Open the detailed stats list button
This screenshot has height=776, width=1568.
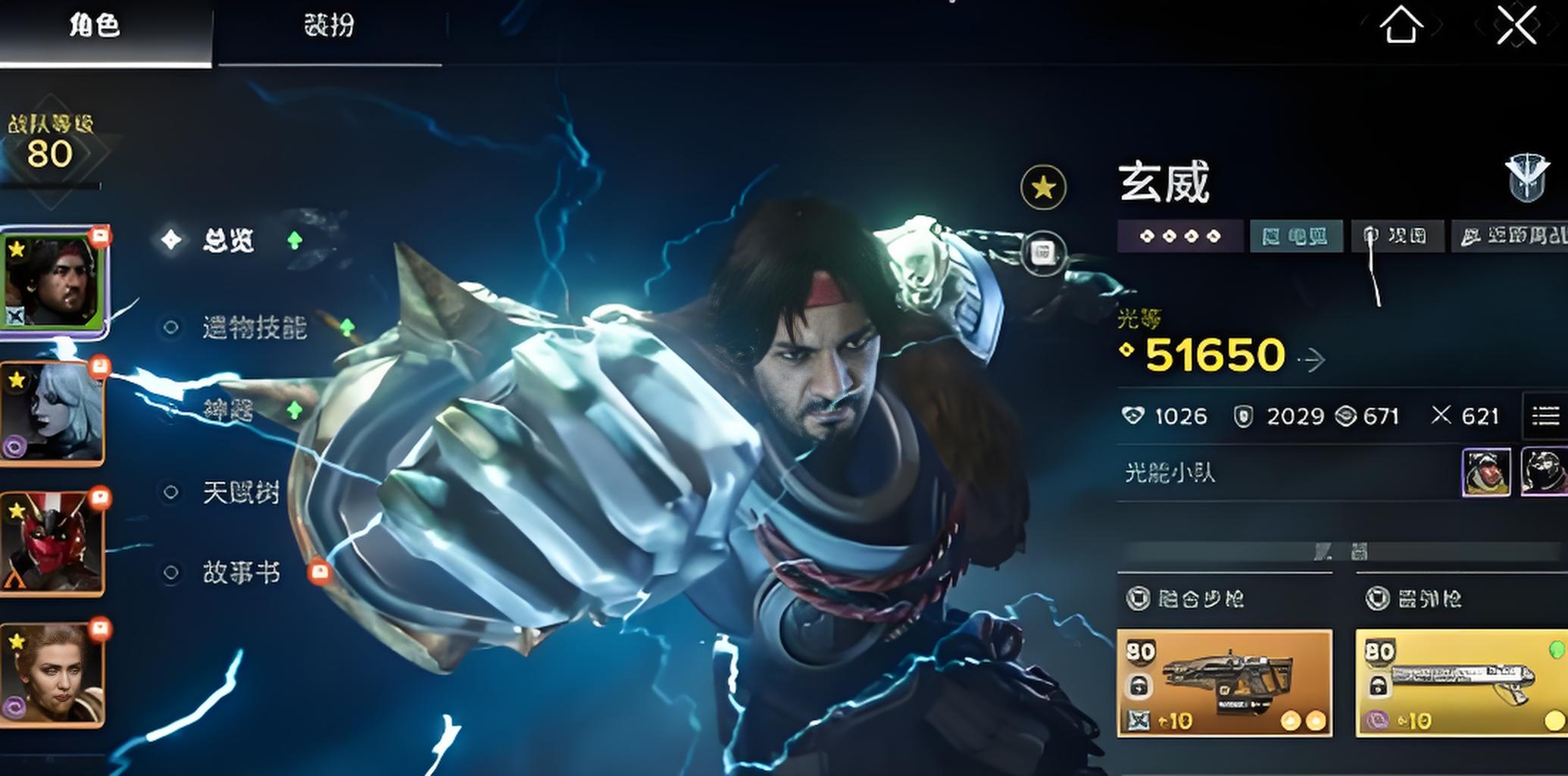1545,415
